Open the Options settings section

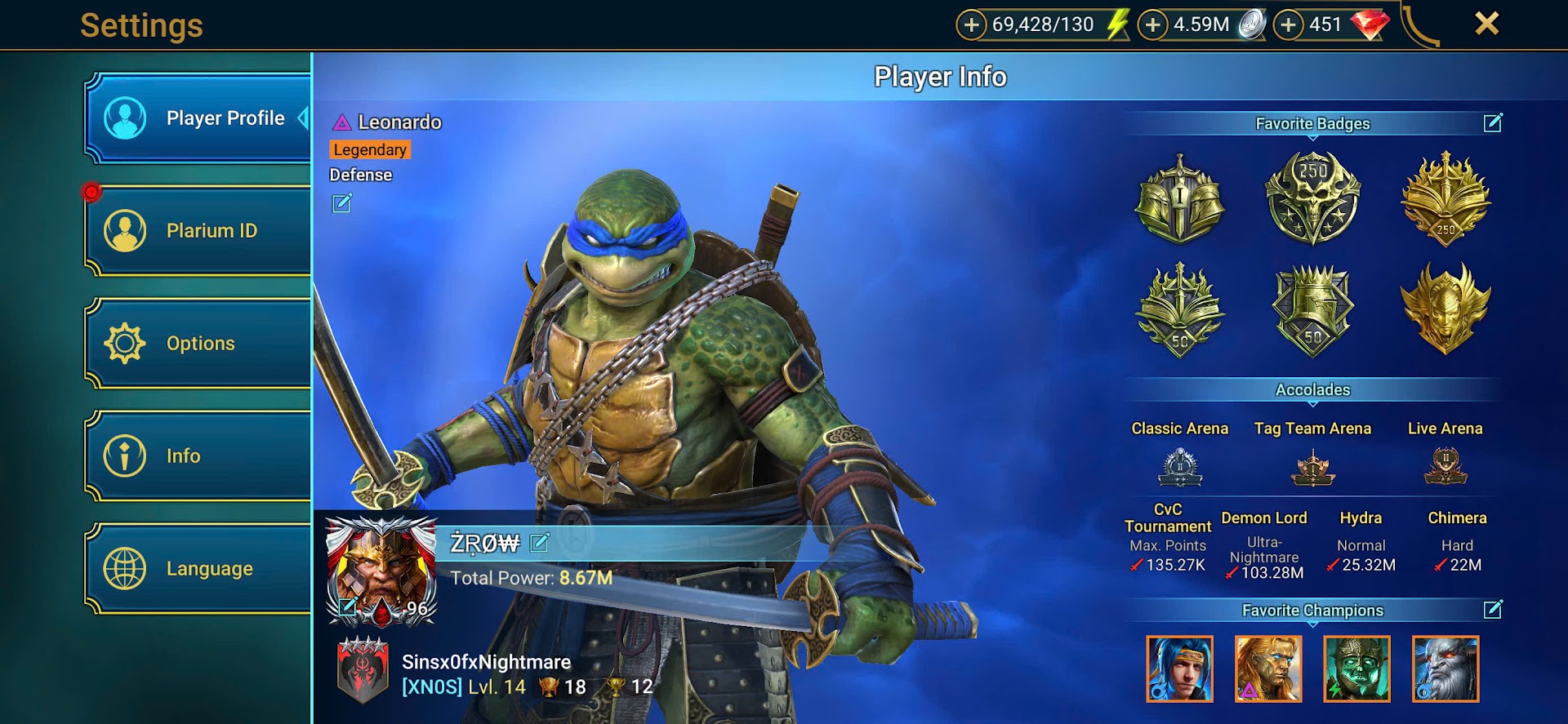point(198,344)
